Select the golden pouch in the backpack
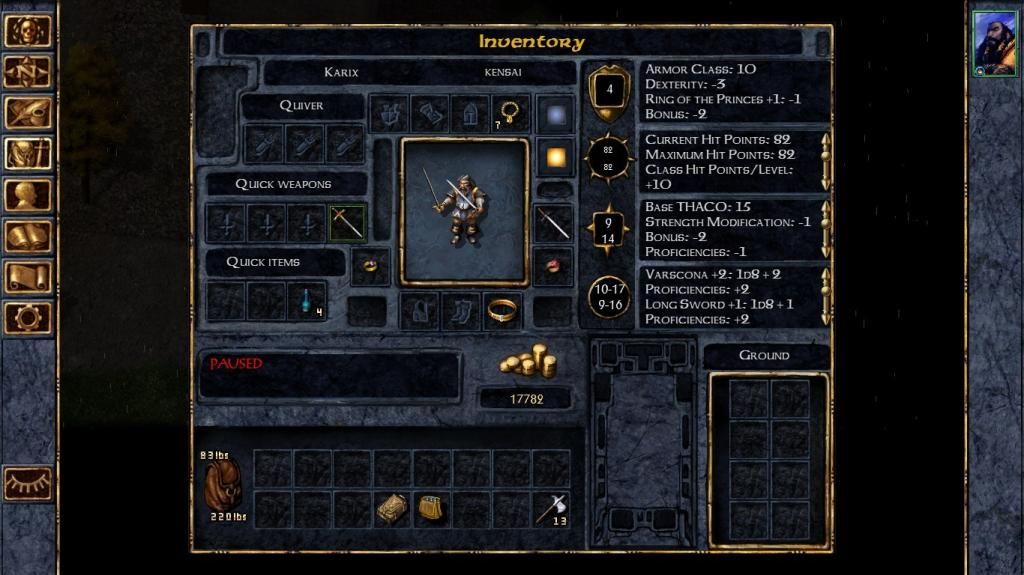Screen dimensions: 1024x575 [x=432, y=509]
